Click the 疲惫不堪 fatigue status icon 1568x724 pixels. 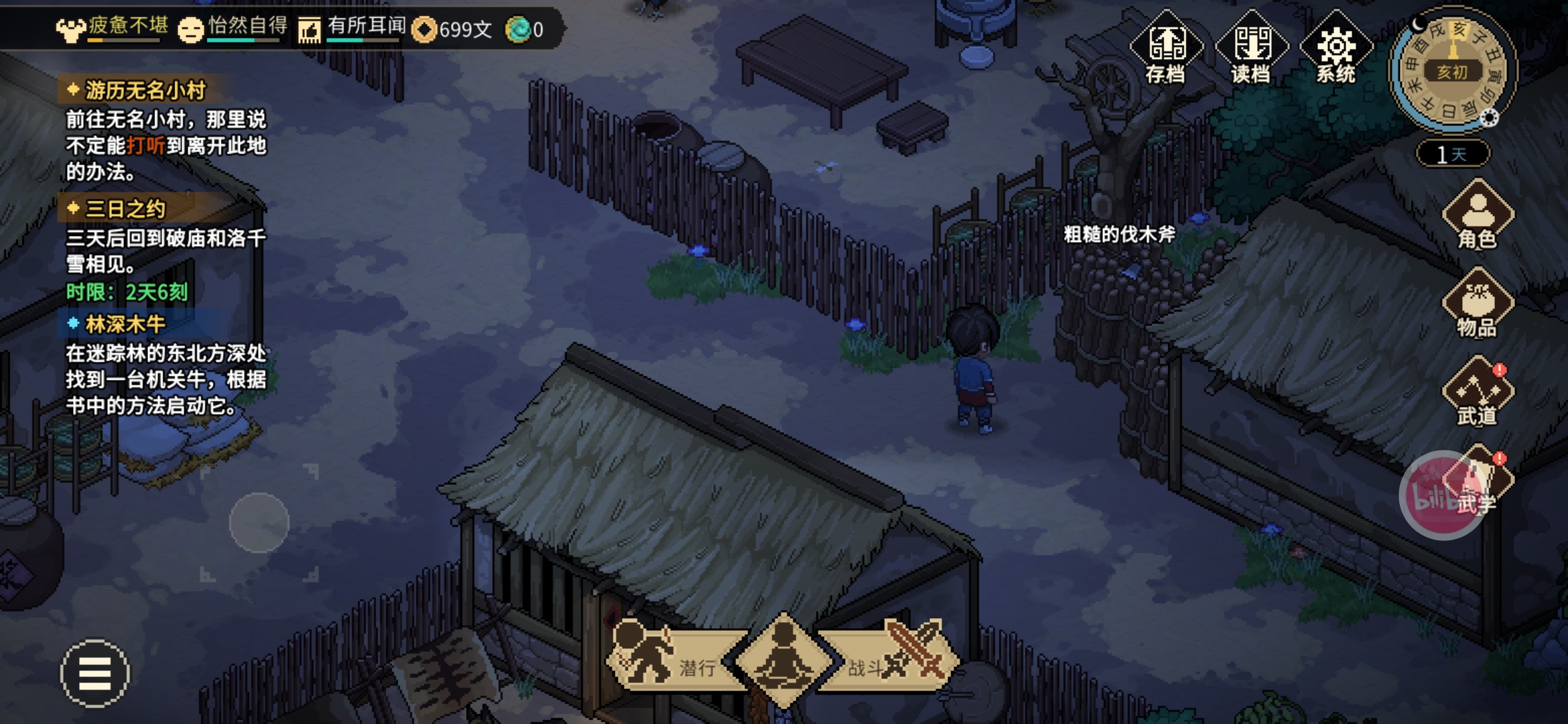click(70, 29)
